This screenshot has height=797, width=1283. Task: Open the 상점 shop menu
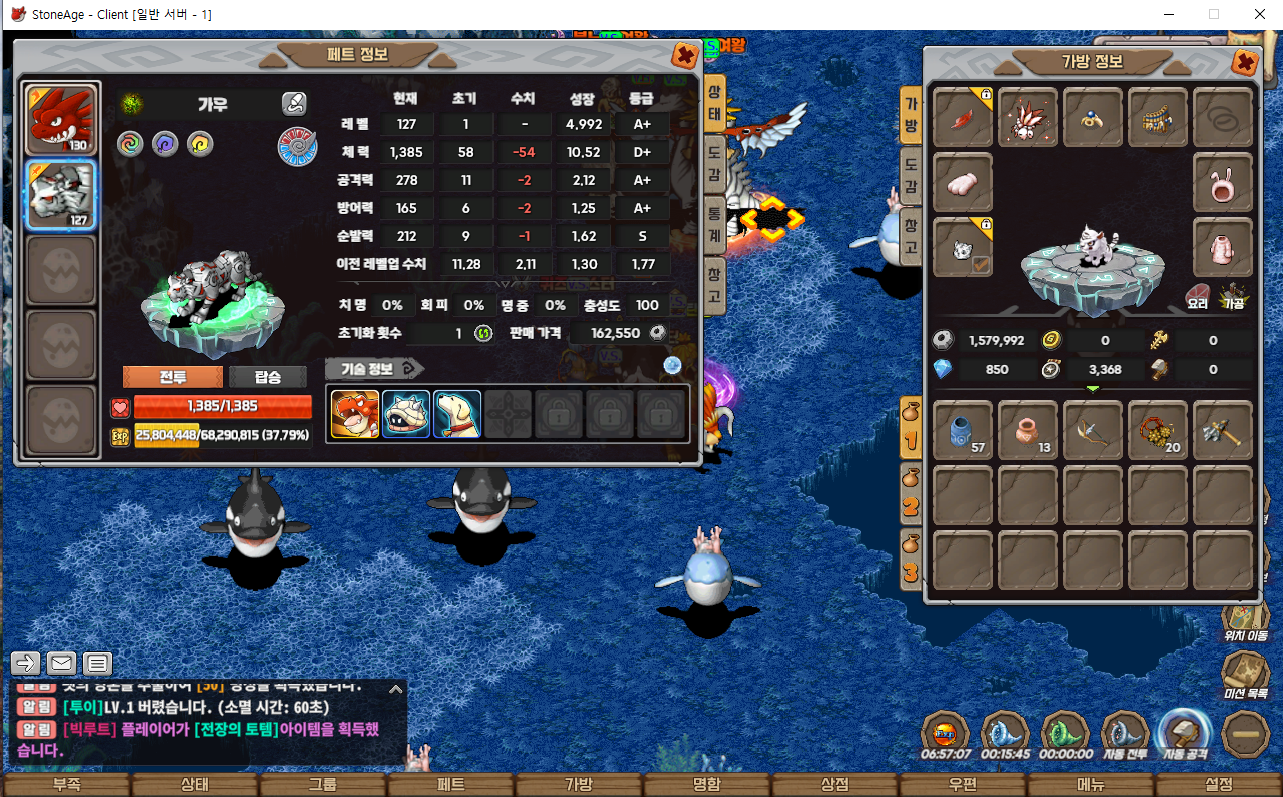tap(834, 785)
